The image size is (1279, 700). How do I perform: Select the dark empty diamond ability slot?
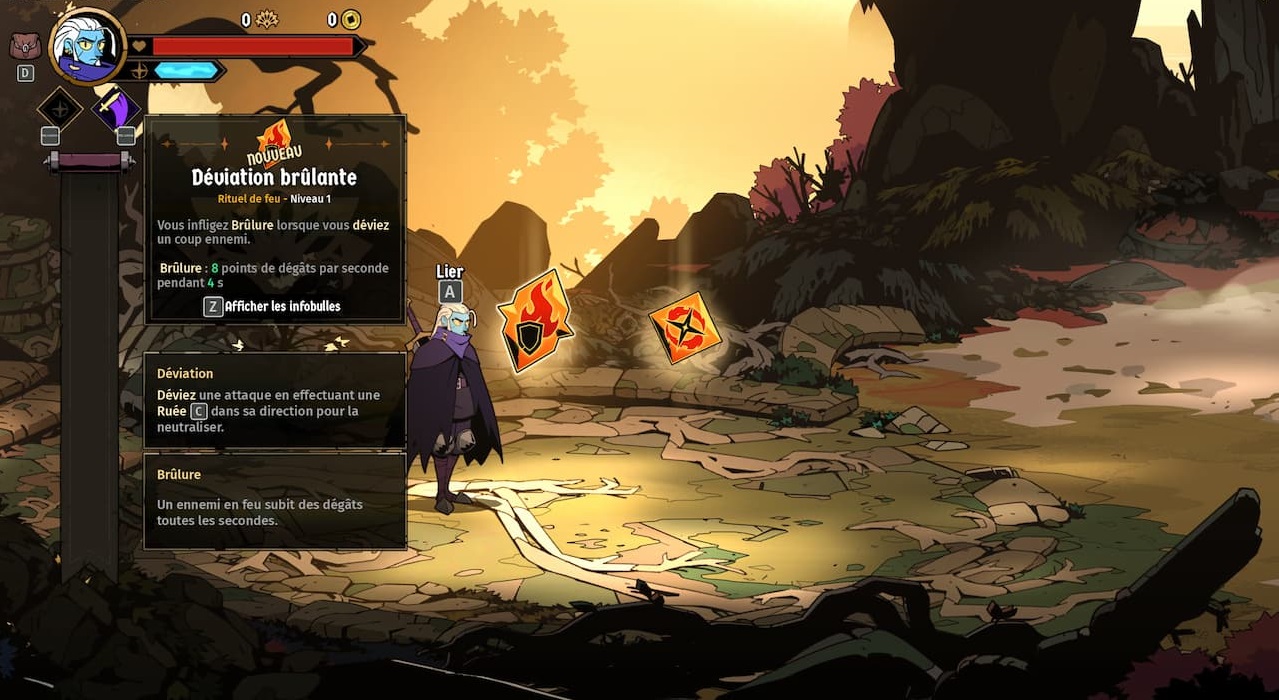pos(59,108)
